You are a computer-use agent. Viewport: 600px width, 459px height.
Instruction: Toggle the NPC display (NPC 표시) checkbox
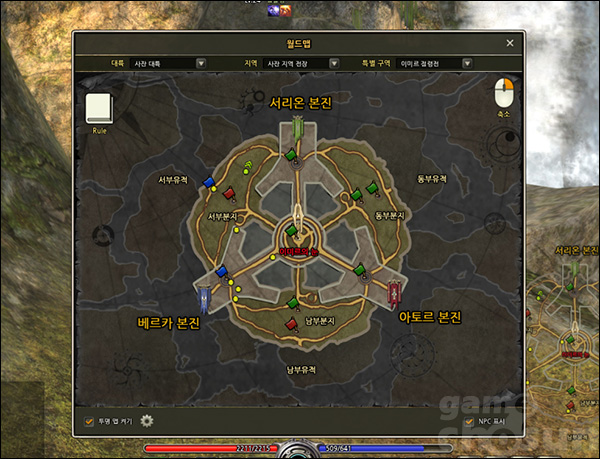469,421
